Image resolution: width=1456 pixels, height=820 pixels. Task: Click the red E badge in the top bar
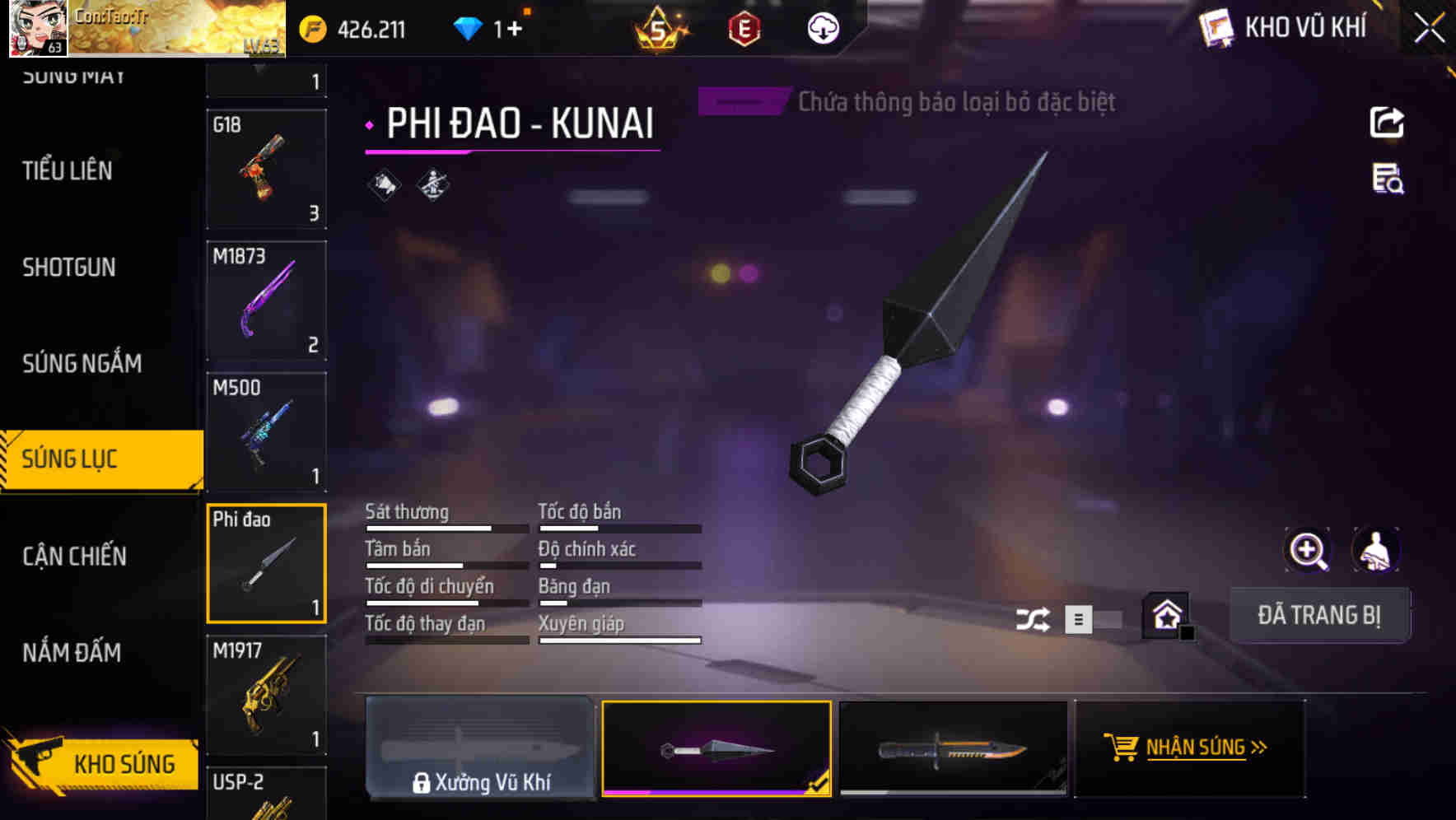tap(745, 26)
